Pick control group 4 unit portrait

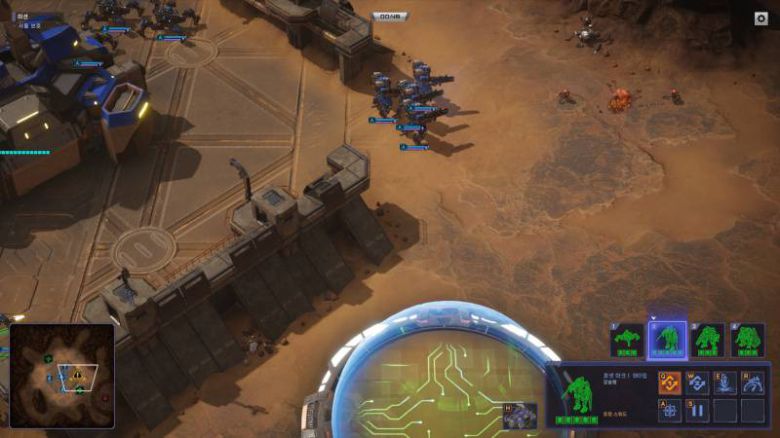tap(747, 340)
